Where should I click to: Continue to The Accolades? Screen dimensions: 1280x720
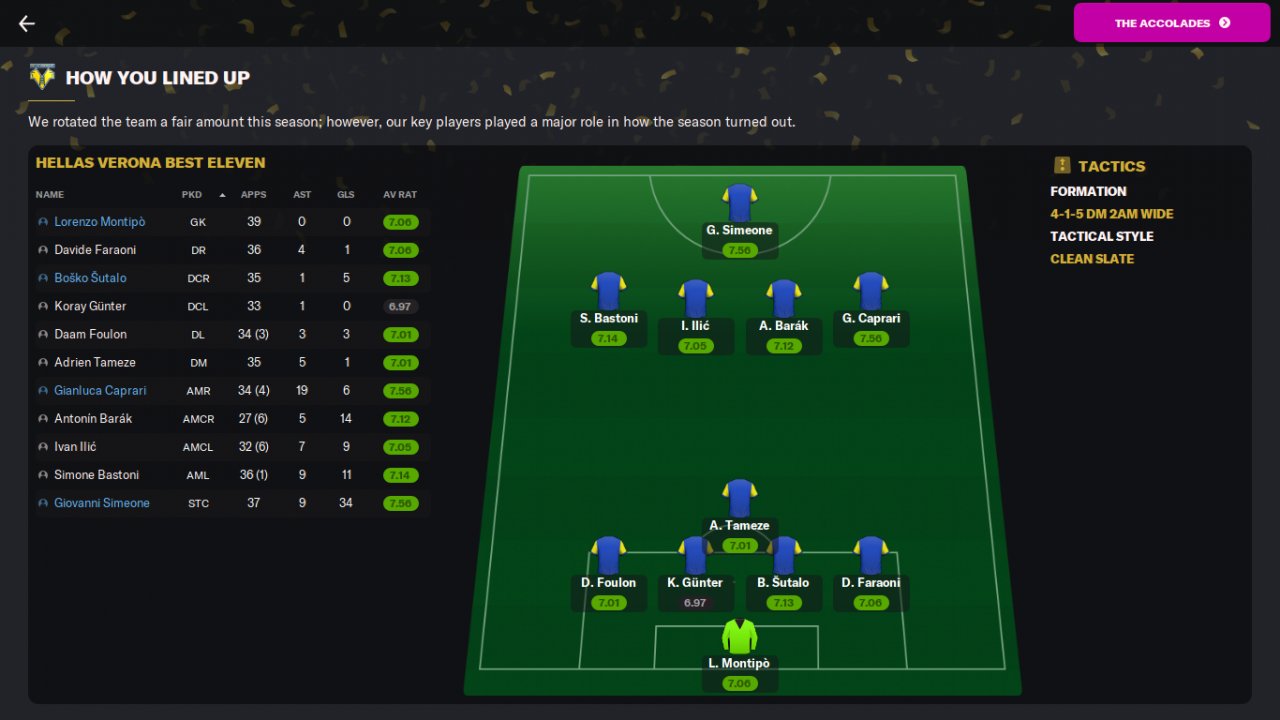1171,23
